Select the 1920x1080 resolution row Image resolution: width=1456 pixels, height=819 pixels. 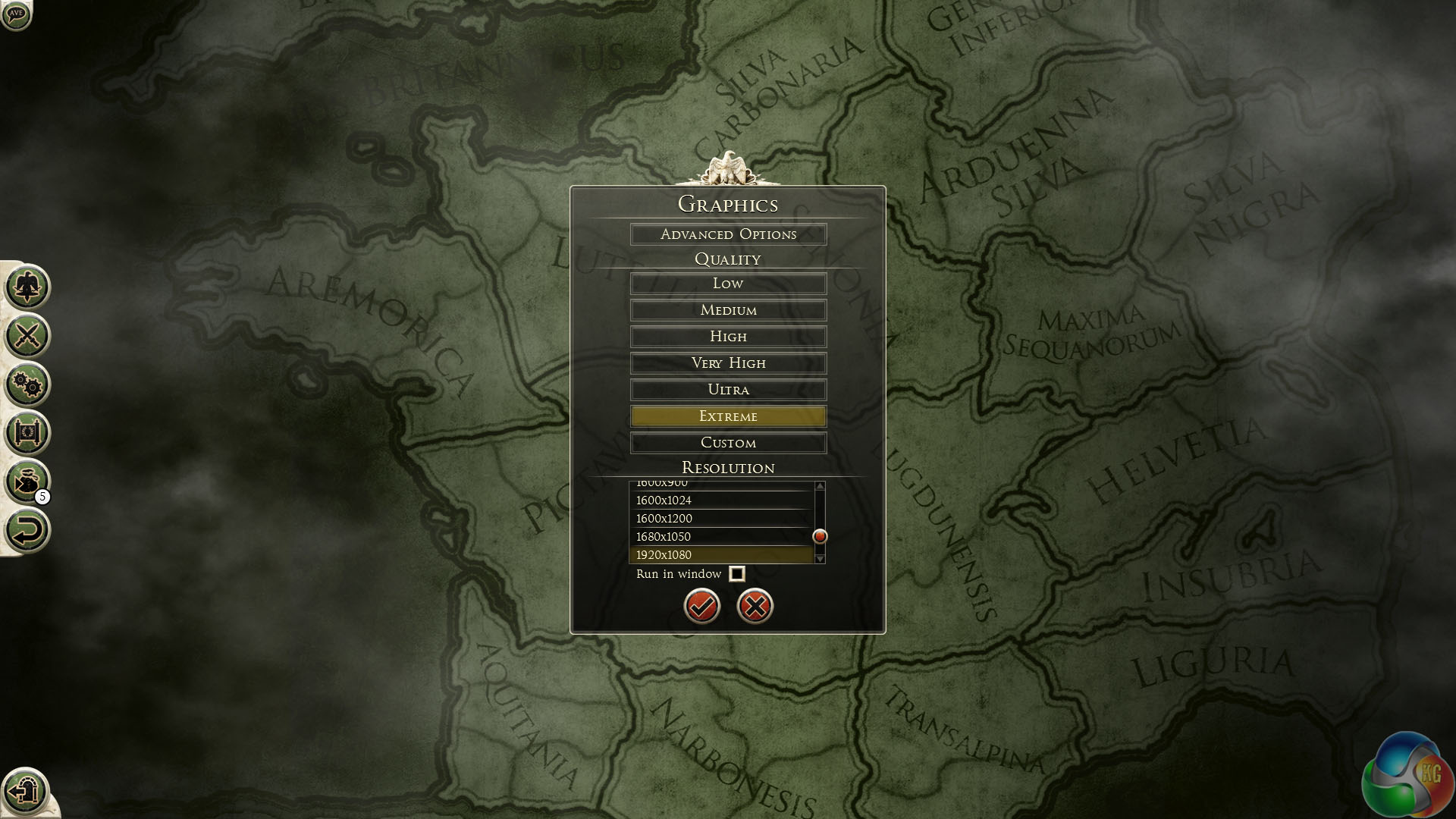[720, 555]
